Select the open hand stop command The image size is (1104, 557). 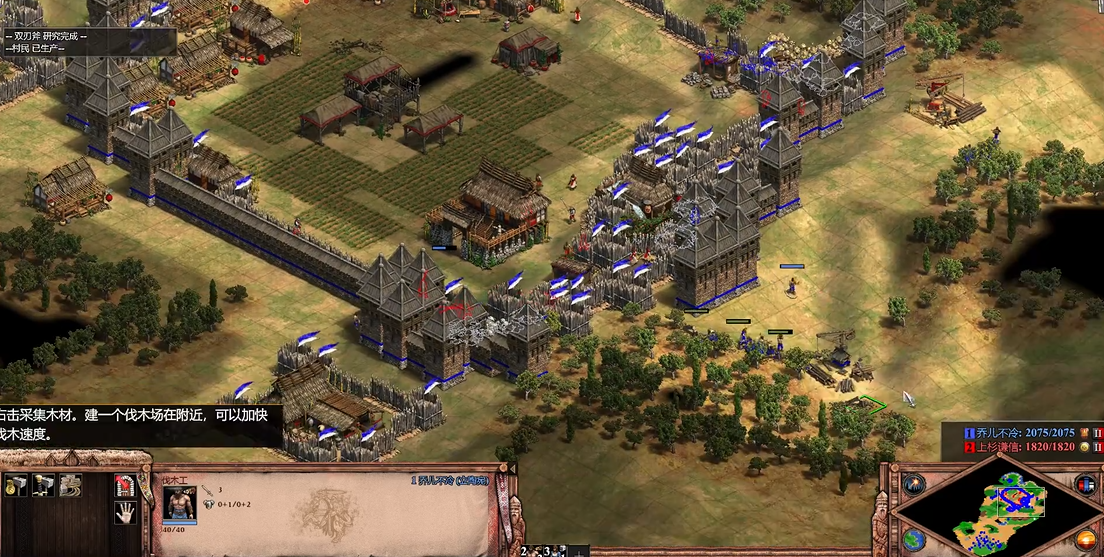coord(125,513)
